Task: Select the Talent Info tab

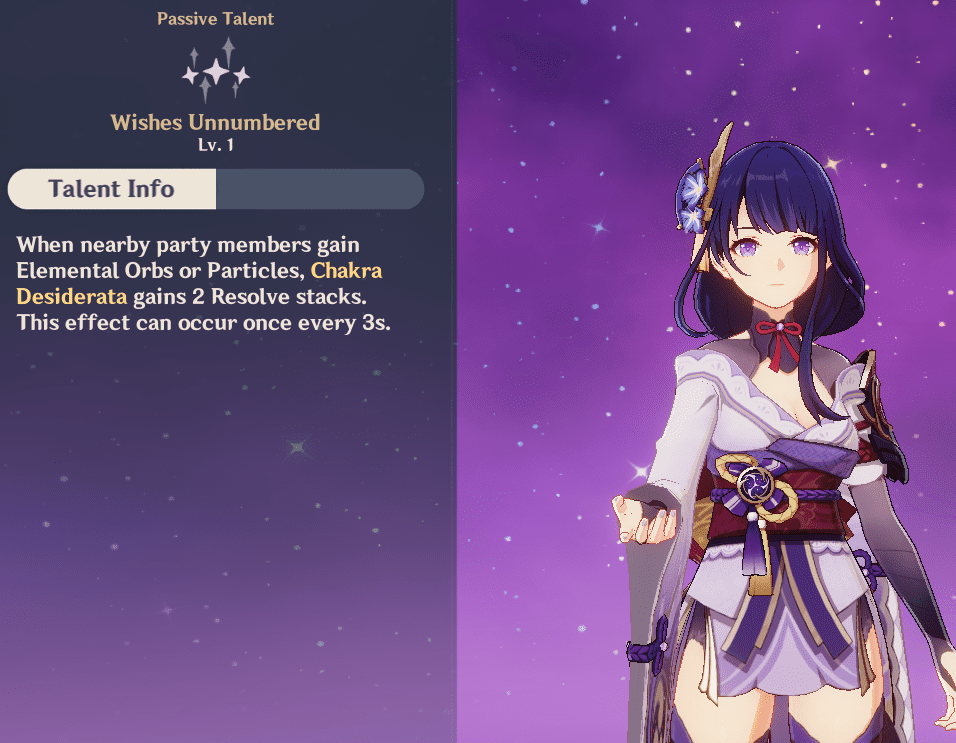Action: pos(112,190)
